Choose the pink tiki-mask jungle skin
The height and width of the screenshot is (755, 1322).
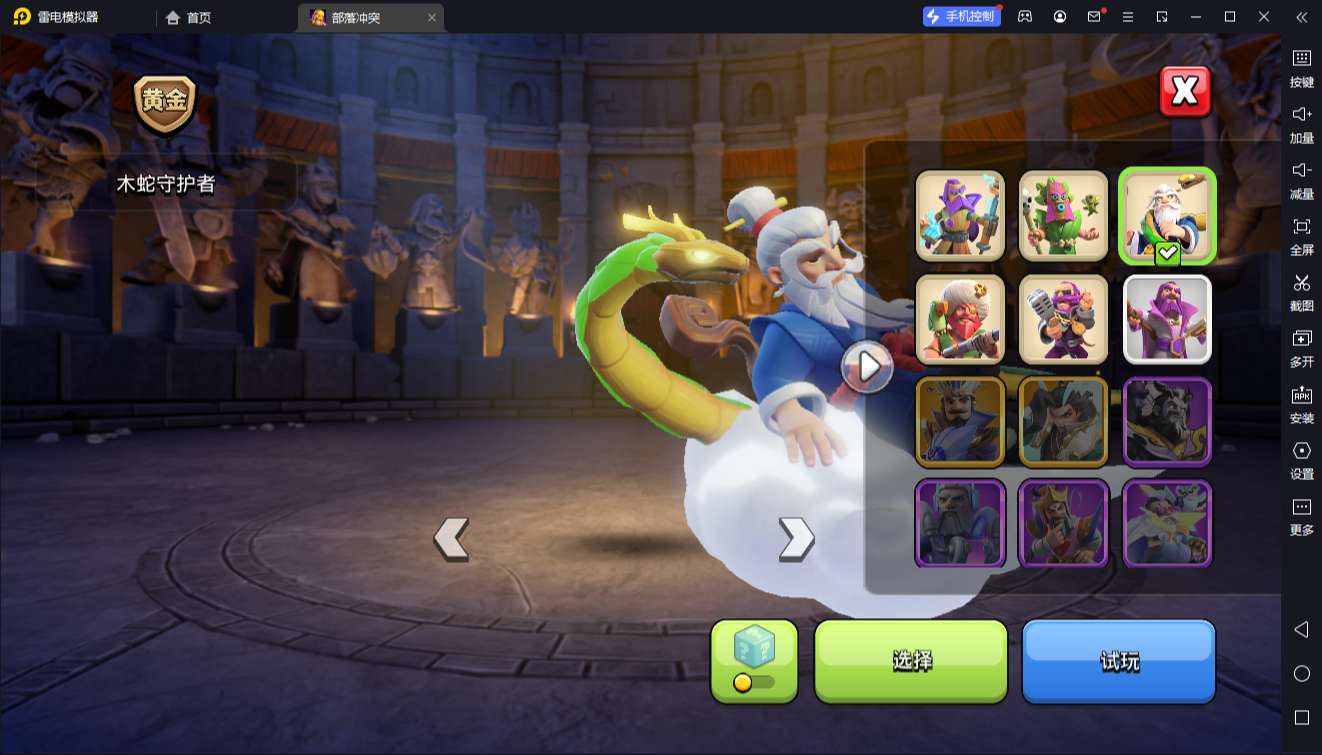(1063, 215)
